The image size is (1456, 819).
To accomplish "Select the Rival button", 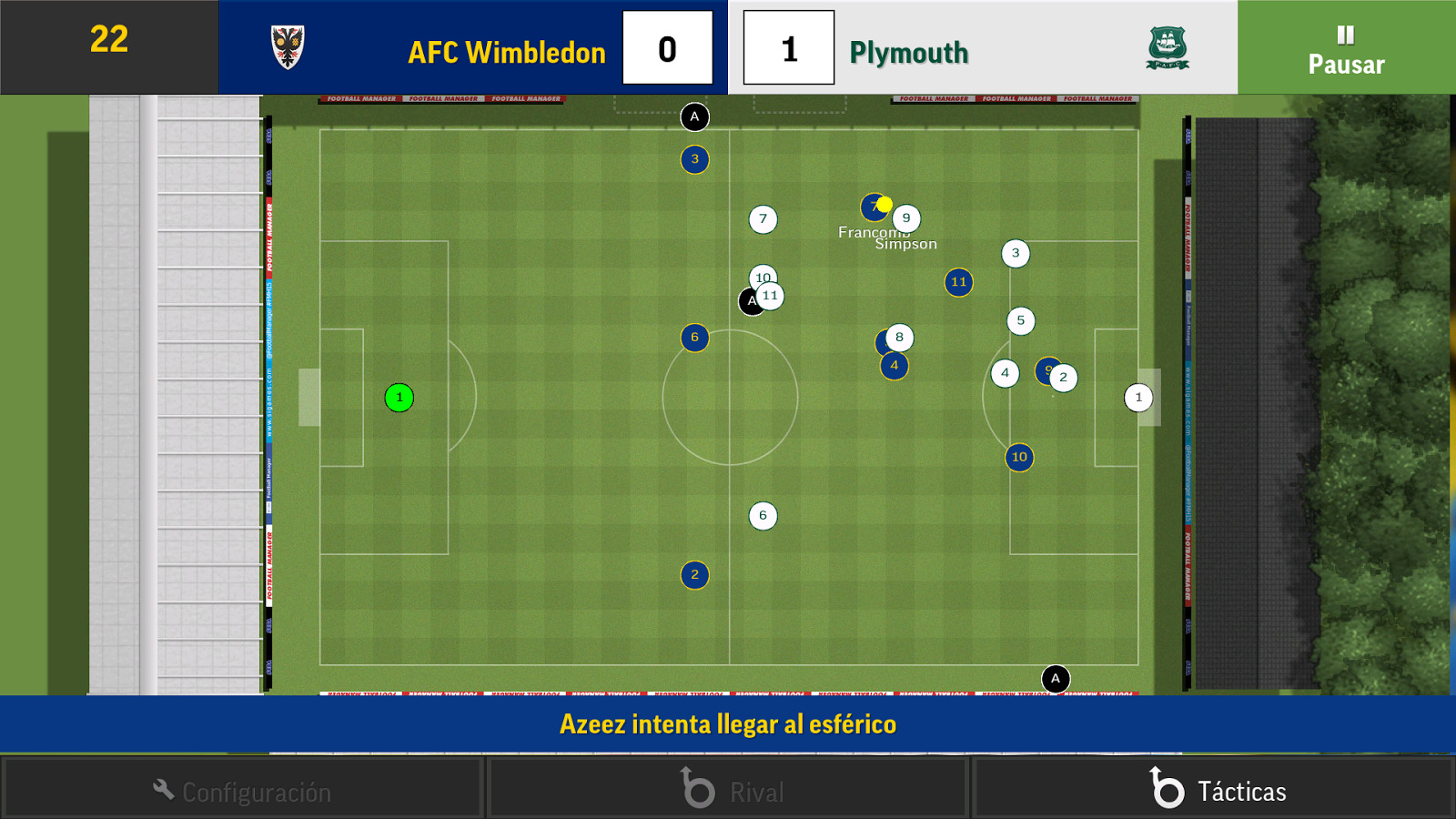I will pyautogui.click(x=728, y=789).
